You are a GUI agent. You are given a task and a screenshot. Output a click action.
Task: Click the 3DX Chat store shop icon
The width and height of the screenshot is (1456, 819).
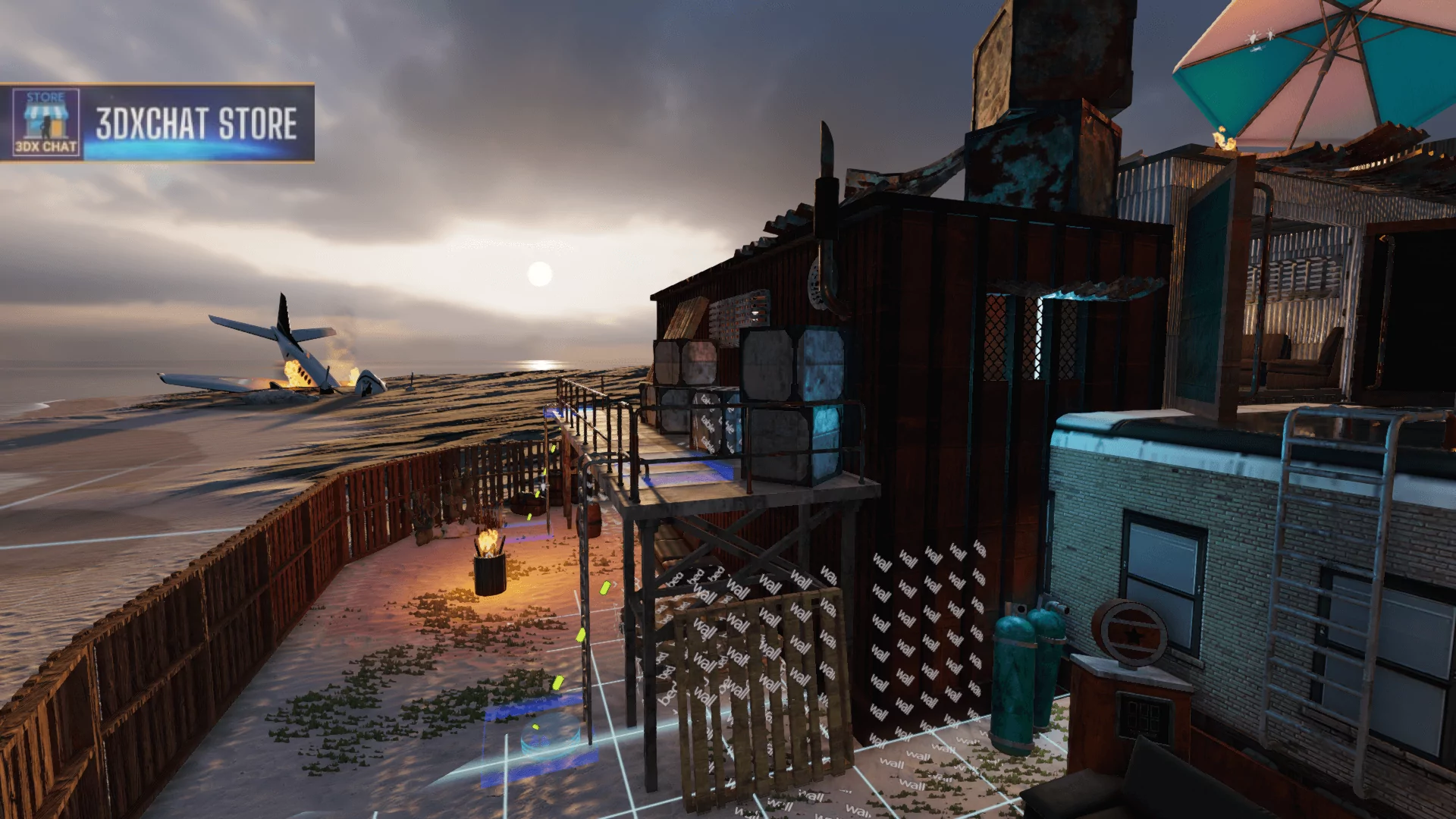(46, 122)
